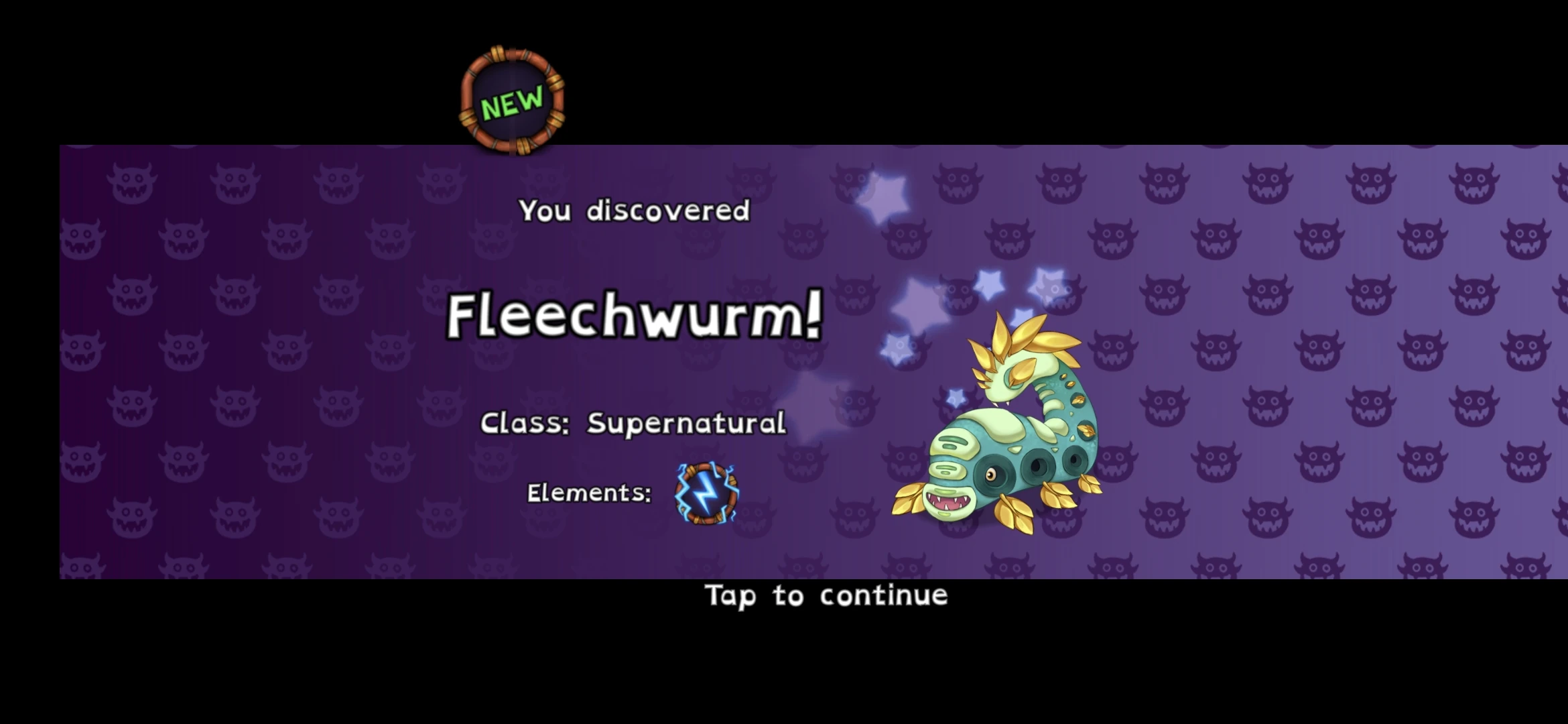Select the You discovered heading

(633, 211)
